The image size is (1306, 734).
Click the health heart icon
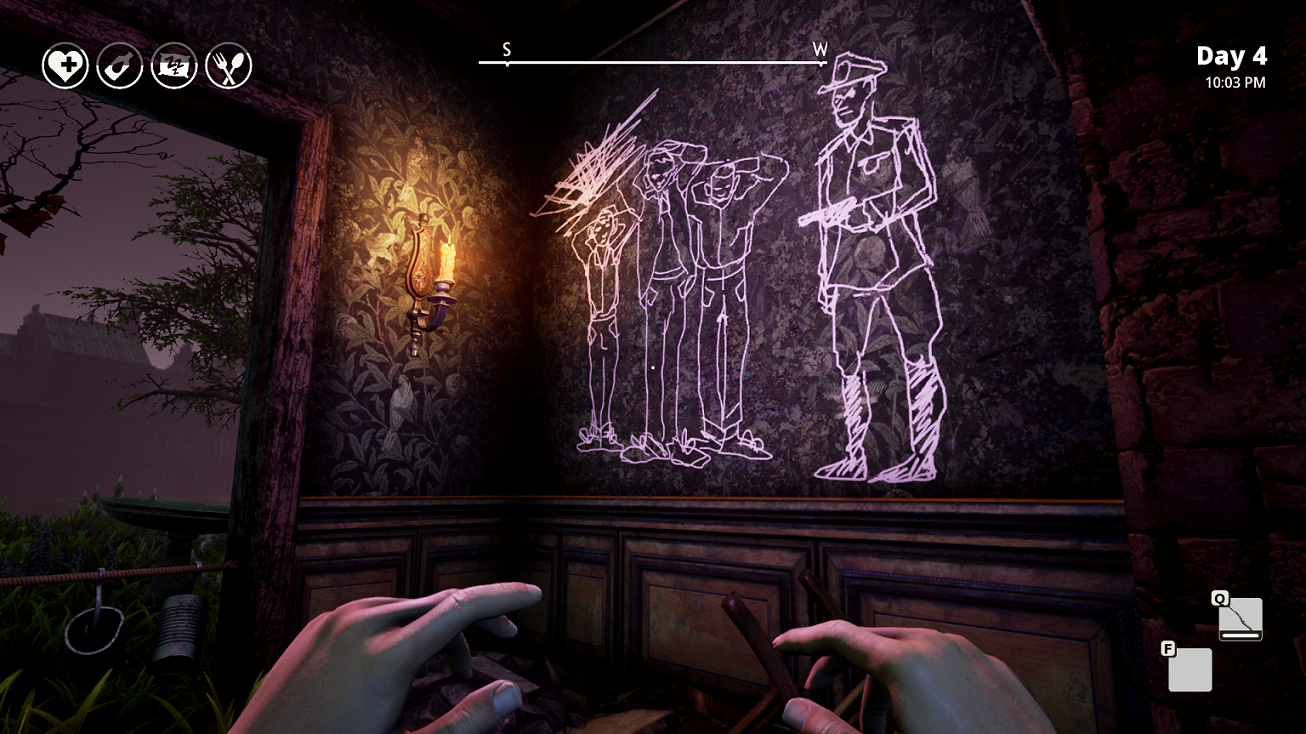click(x=64, y=65)
